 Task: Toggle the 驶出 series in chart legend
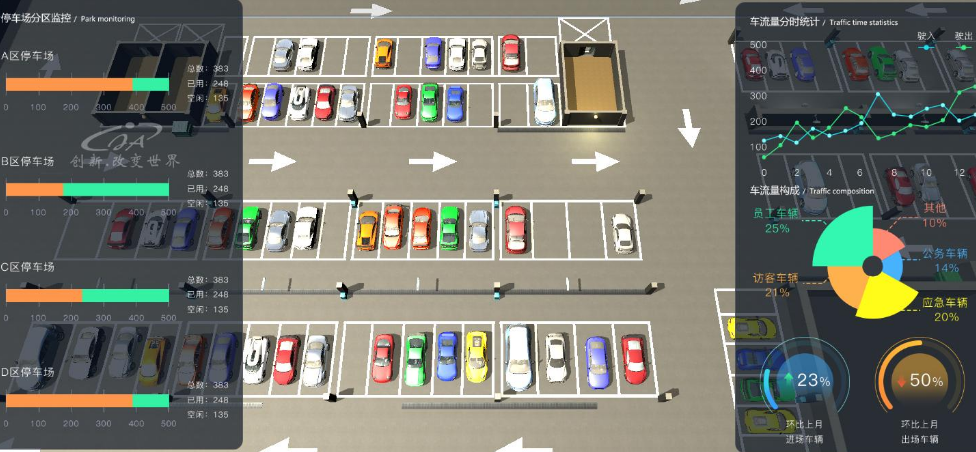pyautogui.click(x=962, y=36)
